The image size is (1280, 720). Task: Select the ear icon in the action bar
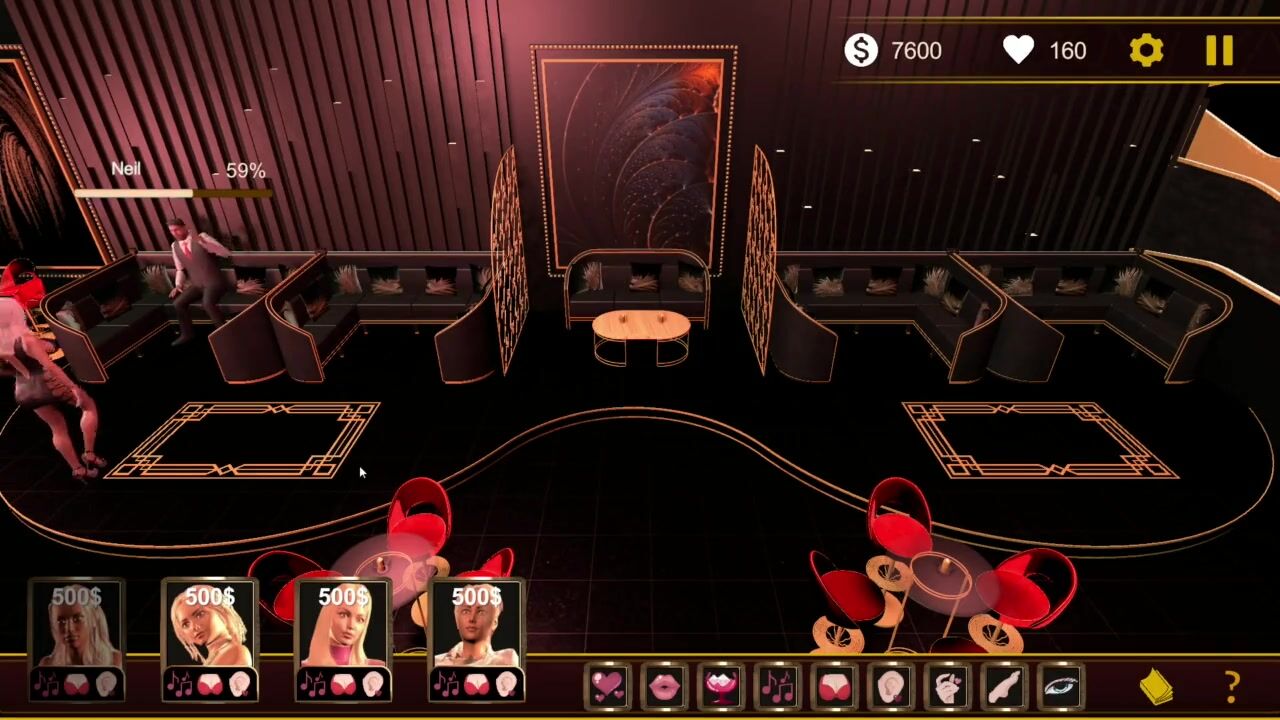point(891,686)
